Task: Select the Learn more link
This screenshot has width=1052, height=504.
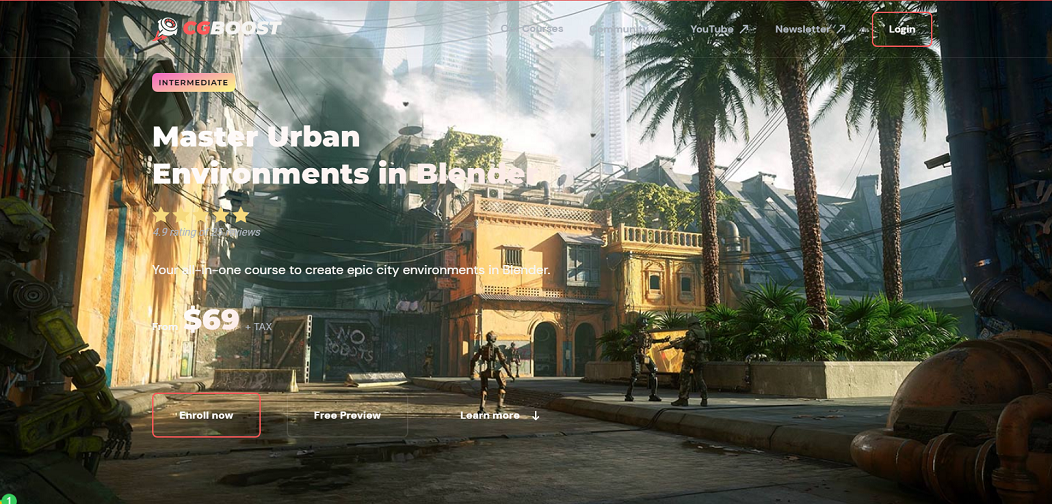Action: point(499,415)
